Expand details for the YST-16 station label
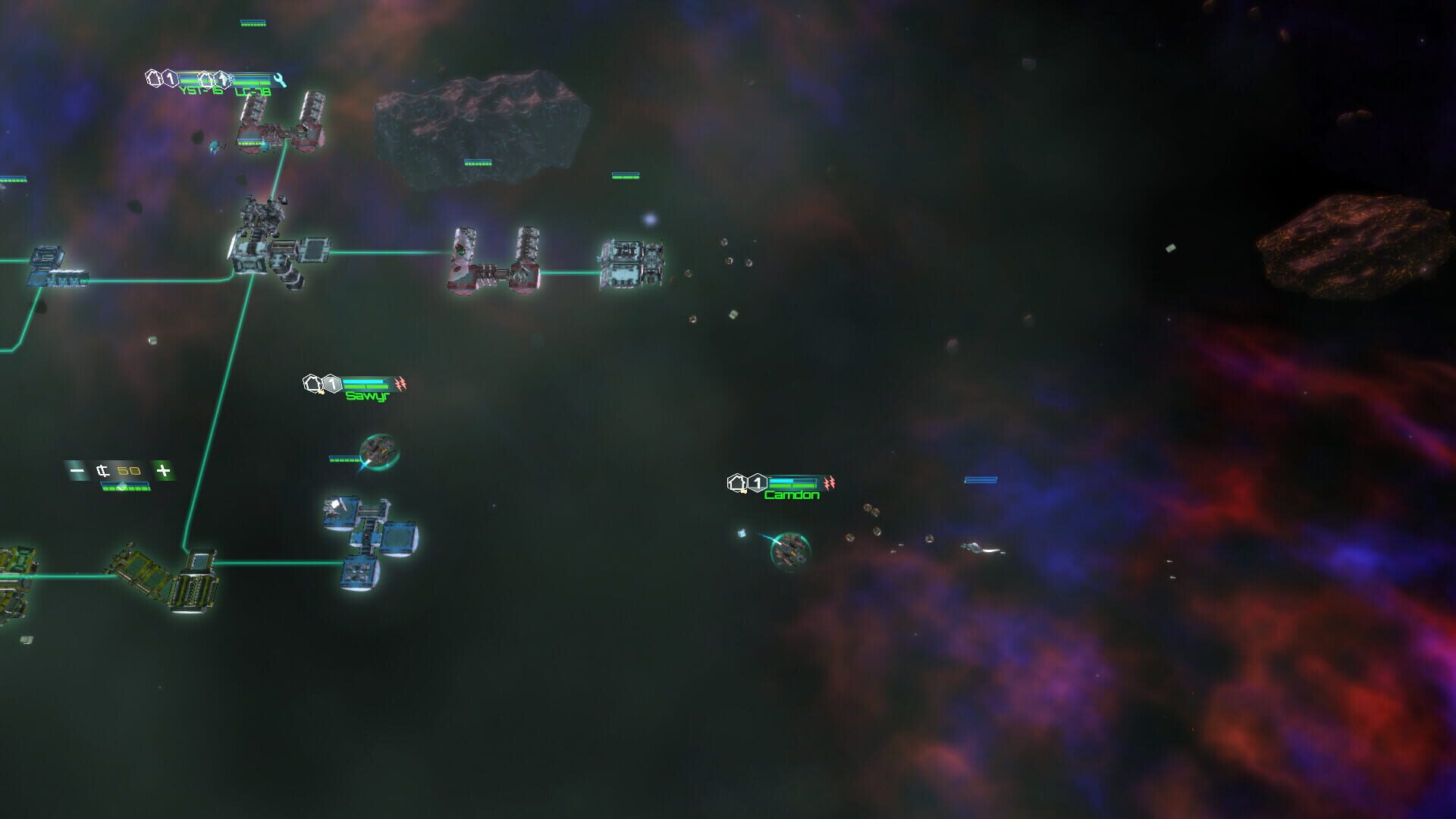 click(202, 92)
